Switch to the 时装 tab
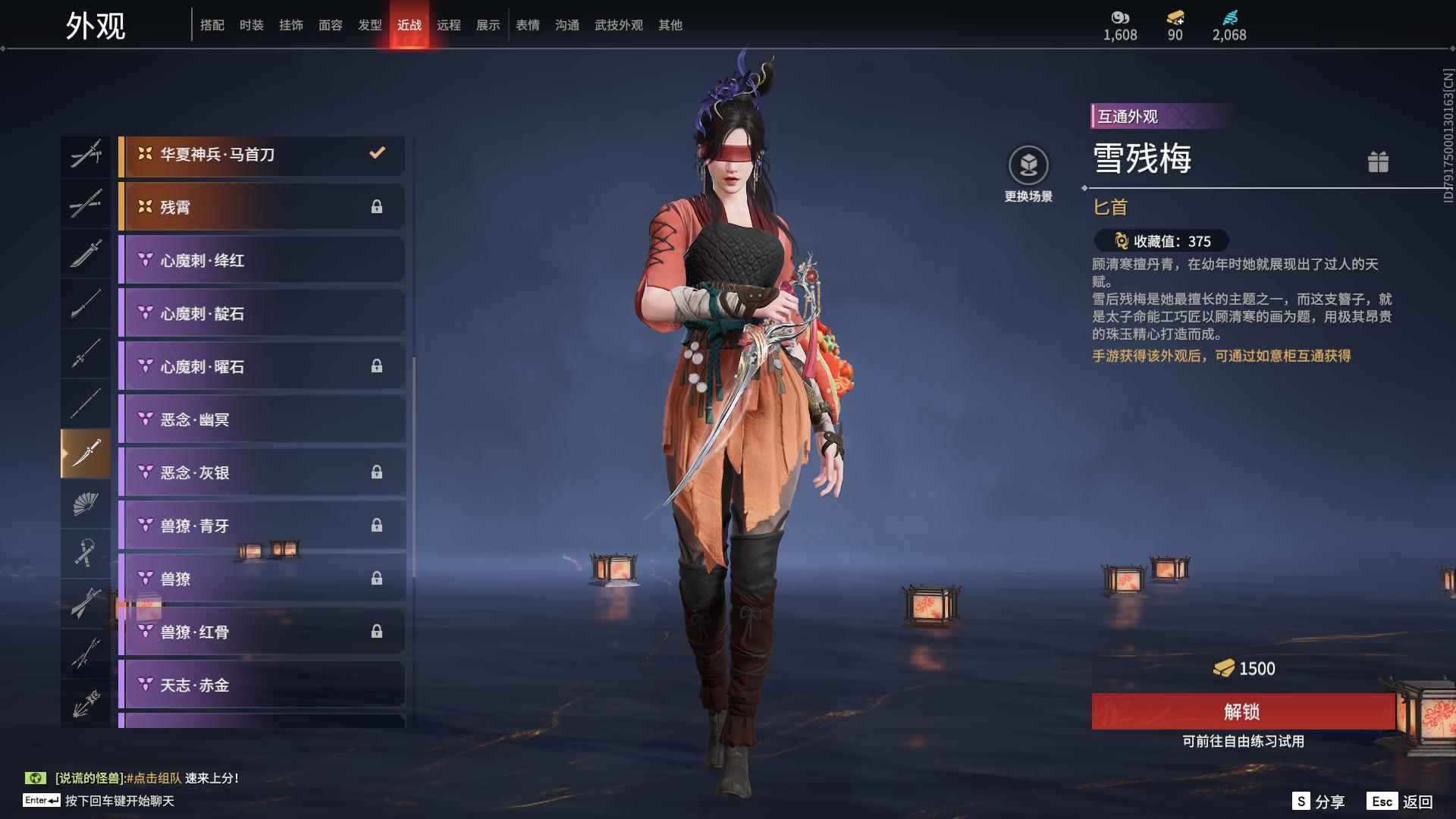The width and height of the screenshot is (1456, 819). tap(251, 25)
